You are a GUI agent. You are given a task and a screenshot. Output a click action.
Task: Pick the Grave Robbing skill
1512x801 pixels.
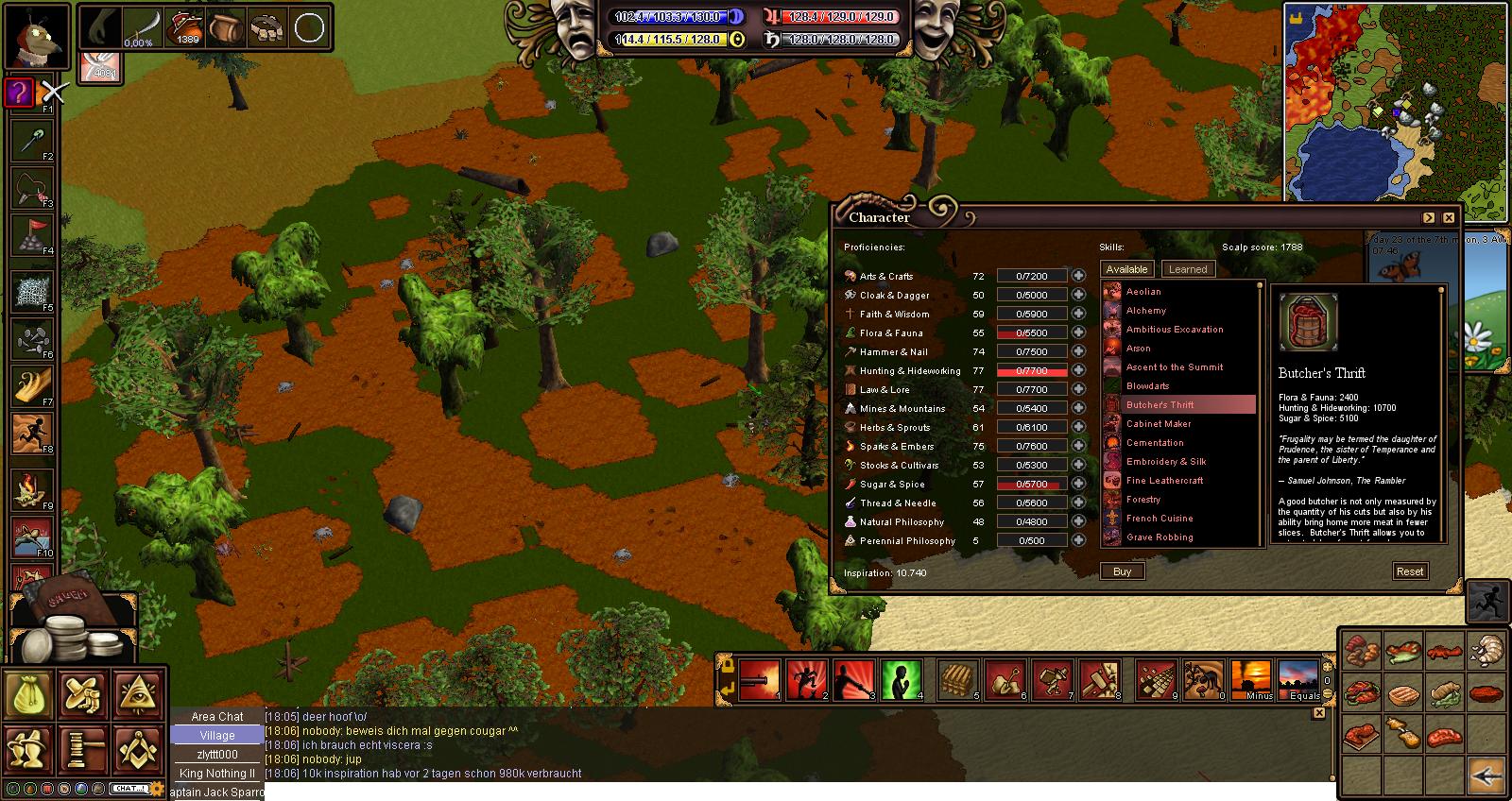(x=1159, y=537)
